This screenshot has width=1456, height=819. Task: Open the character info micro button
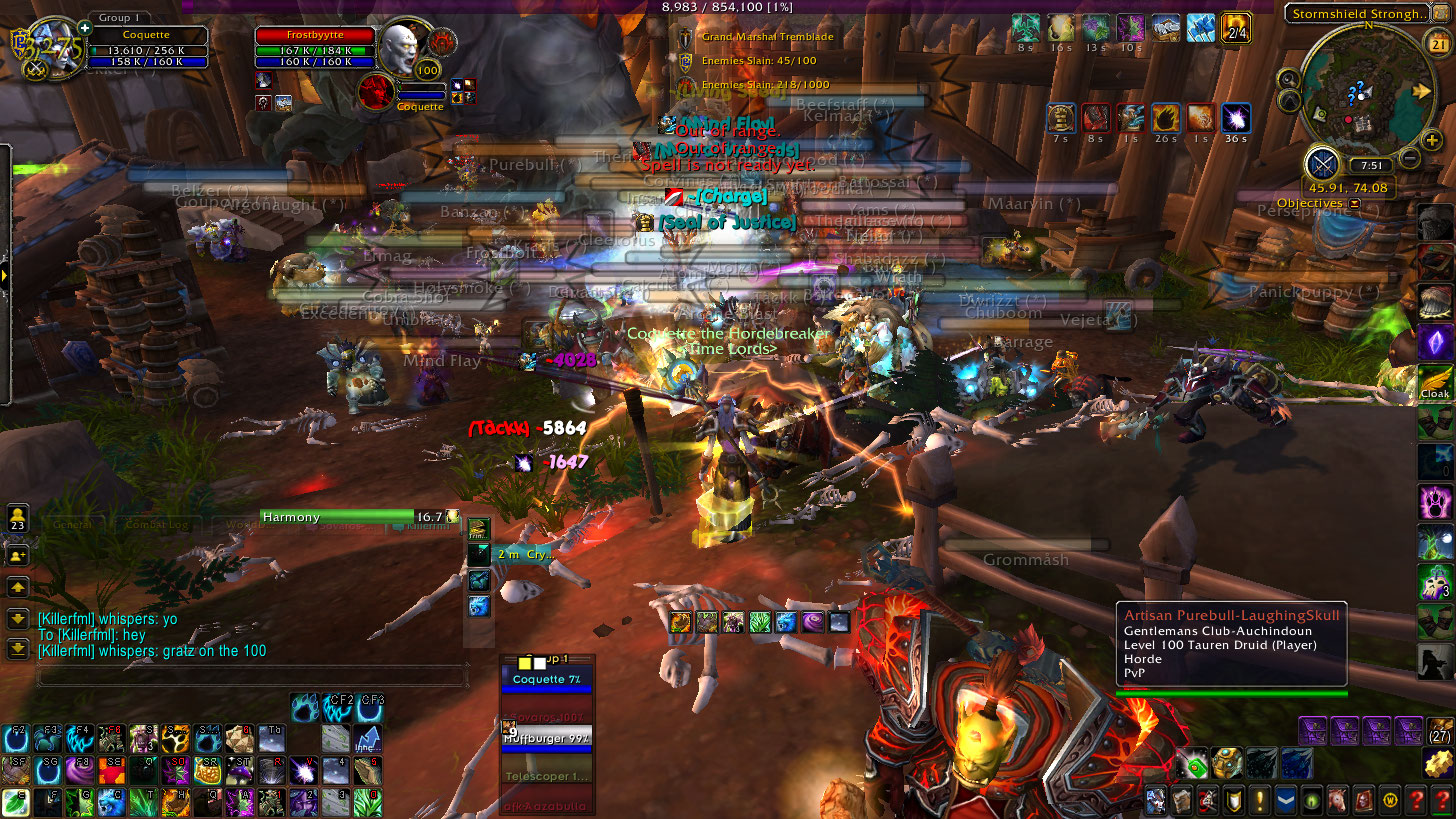coord(1156,800)
